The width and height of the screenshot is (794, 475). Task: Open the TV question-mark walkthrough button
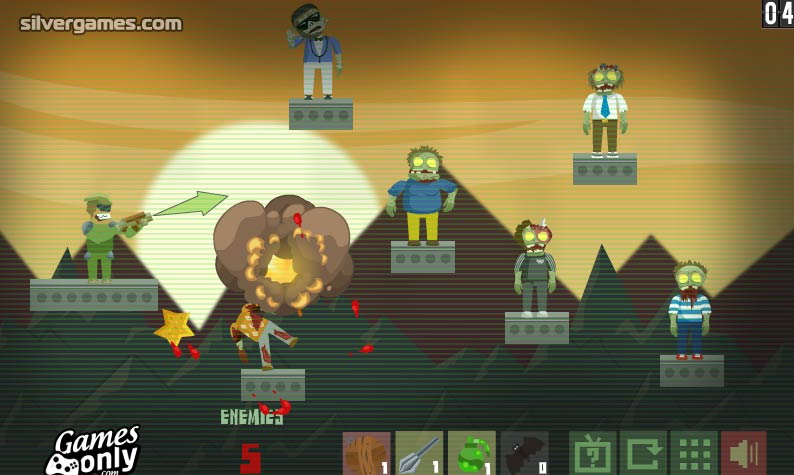coord(592,453)
